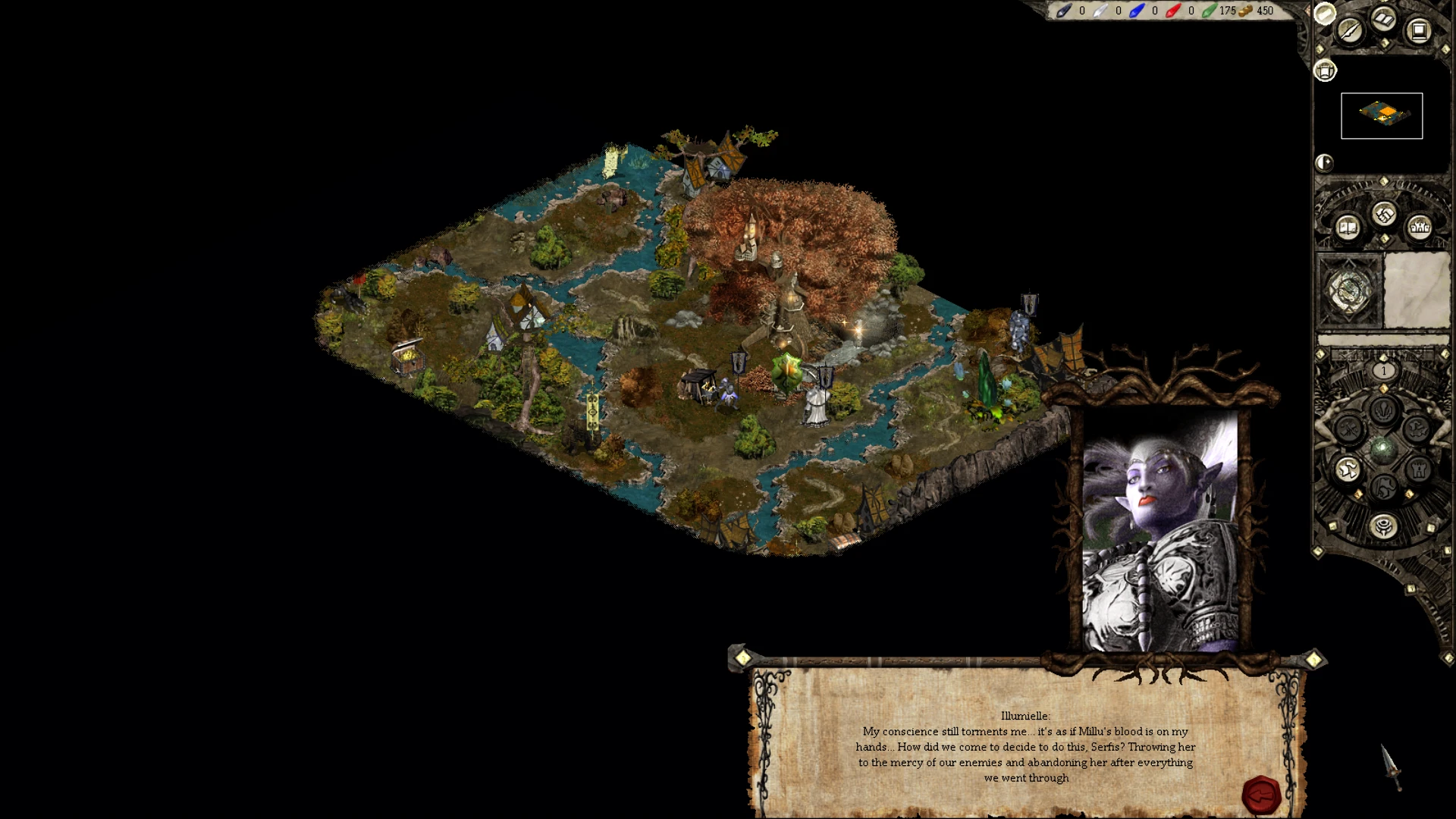
Task: Click the green mana crystal in the resource bar
Action: tap(1210, 11)
